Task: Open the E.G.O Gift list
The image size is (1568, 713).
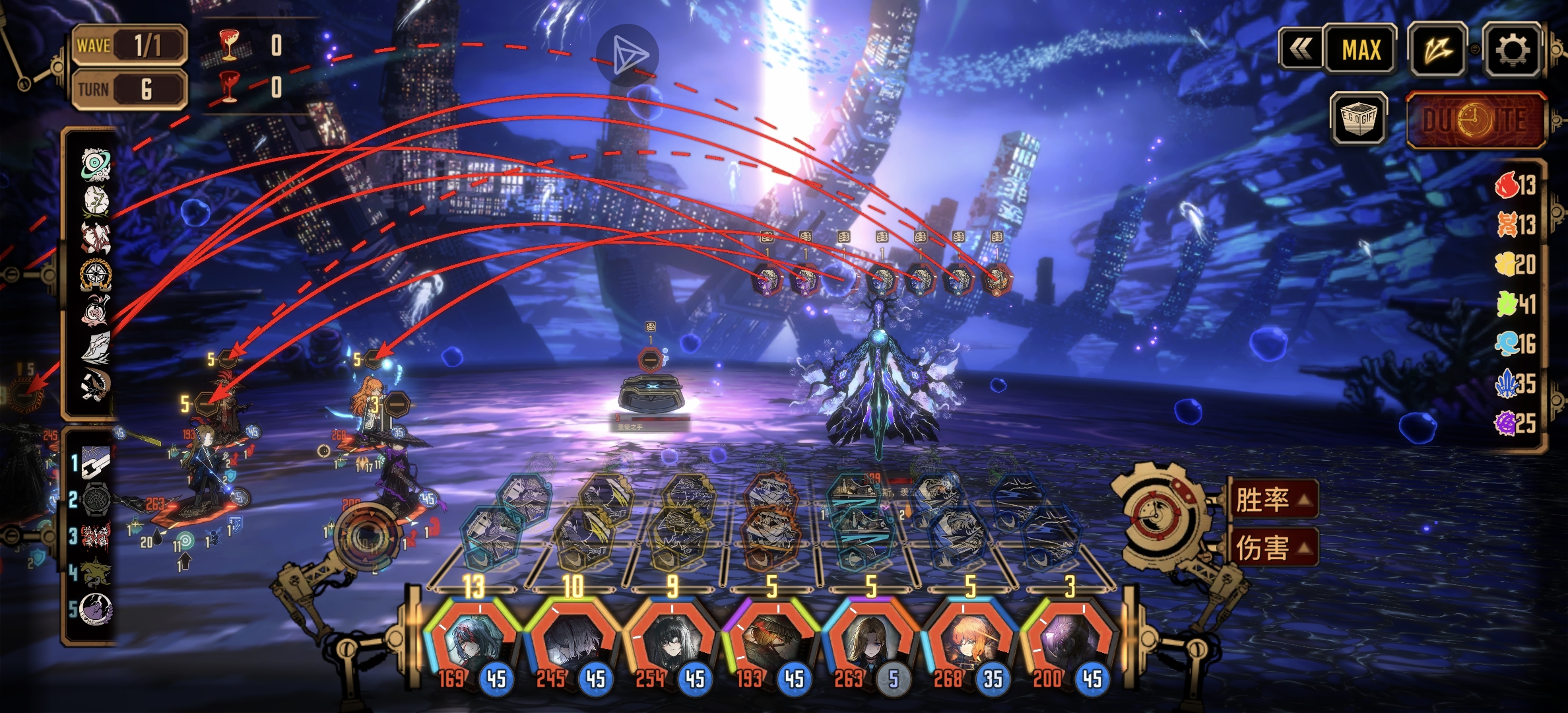Action: click(1360, 119)
